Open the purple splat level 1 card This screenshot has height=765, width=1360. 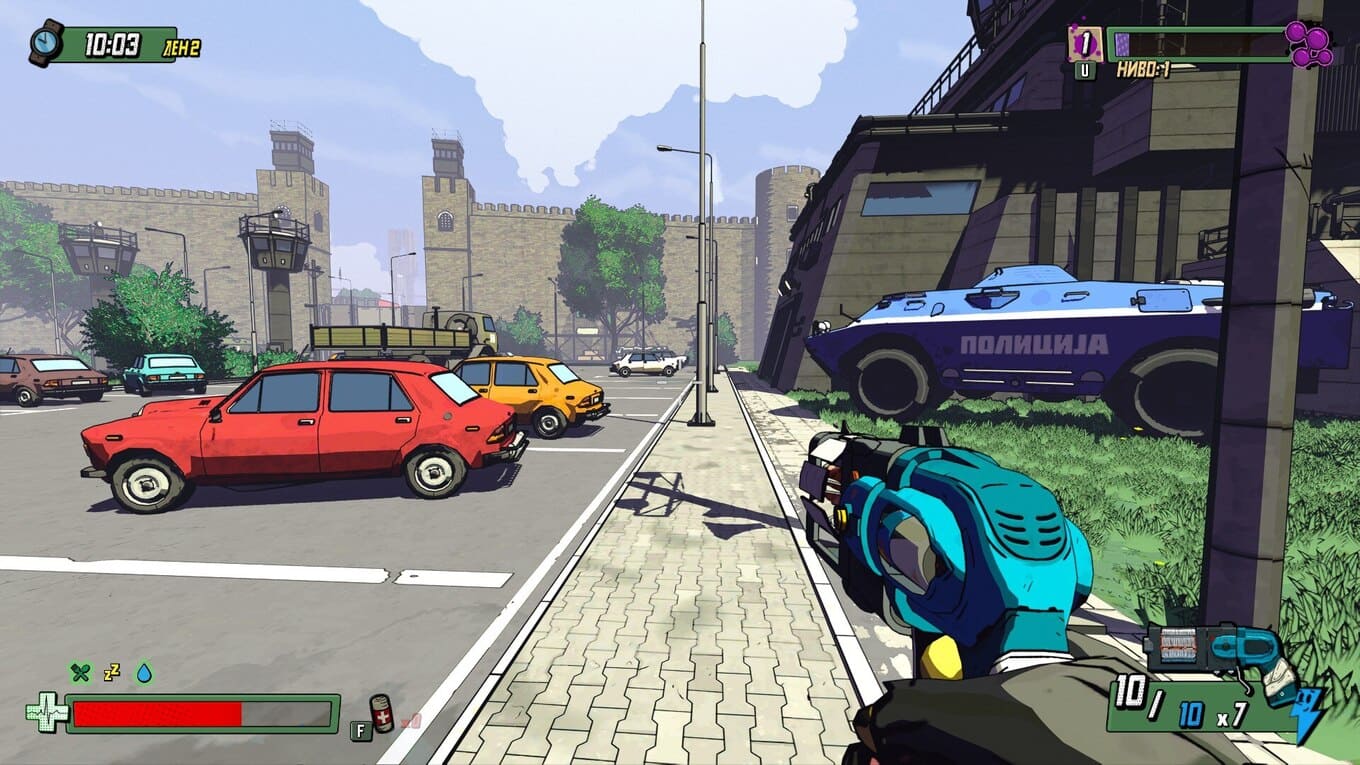pos(1085,44)
